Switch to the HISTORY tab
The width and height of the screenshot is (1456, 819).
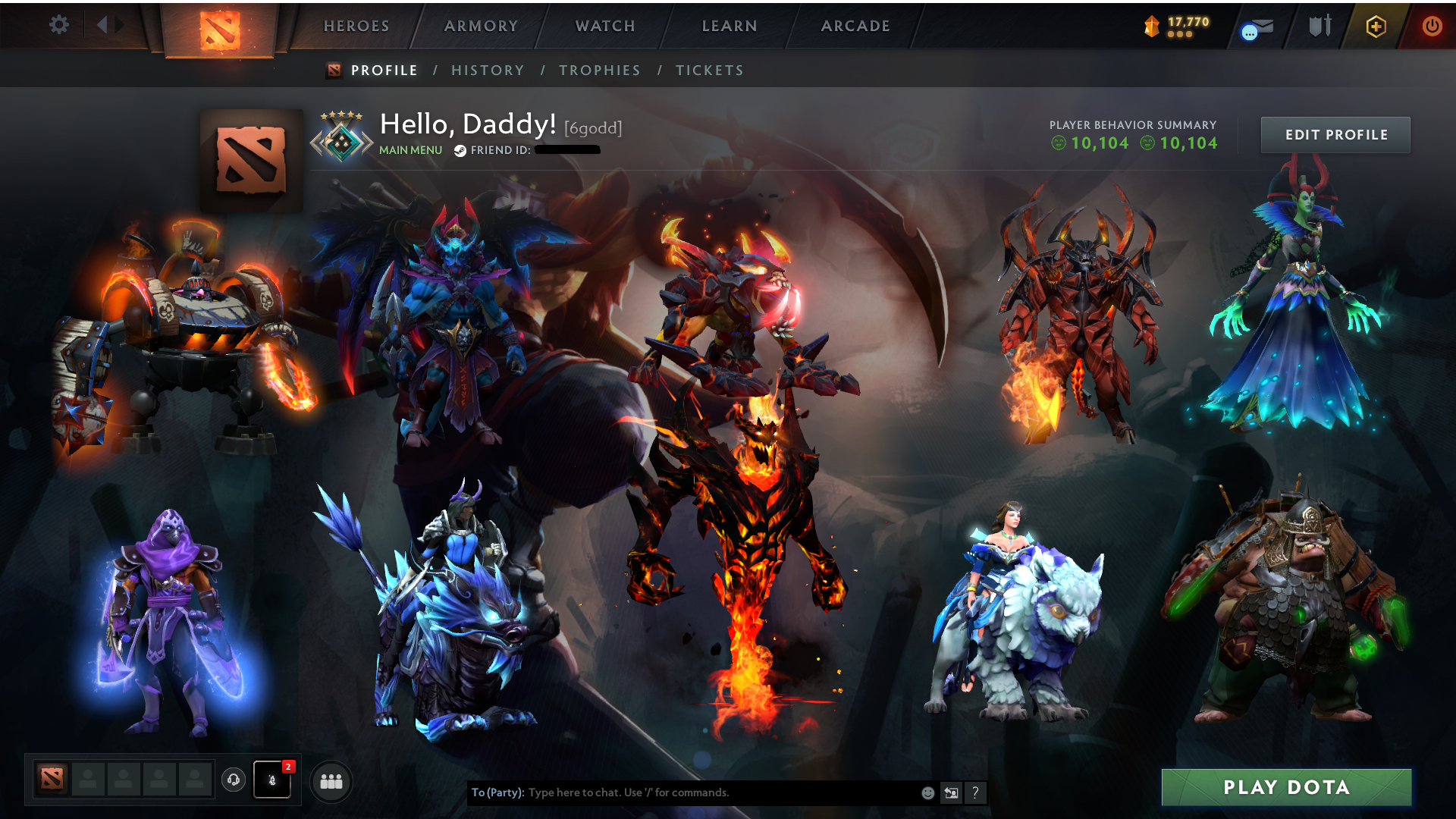tap(488, 70)
